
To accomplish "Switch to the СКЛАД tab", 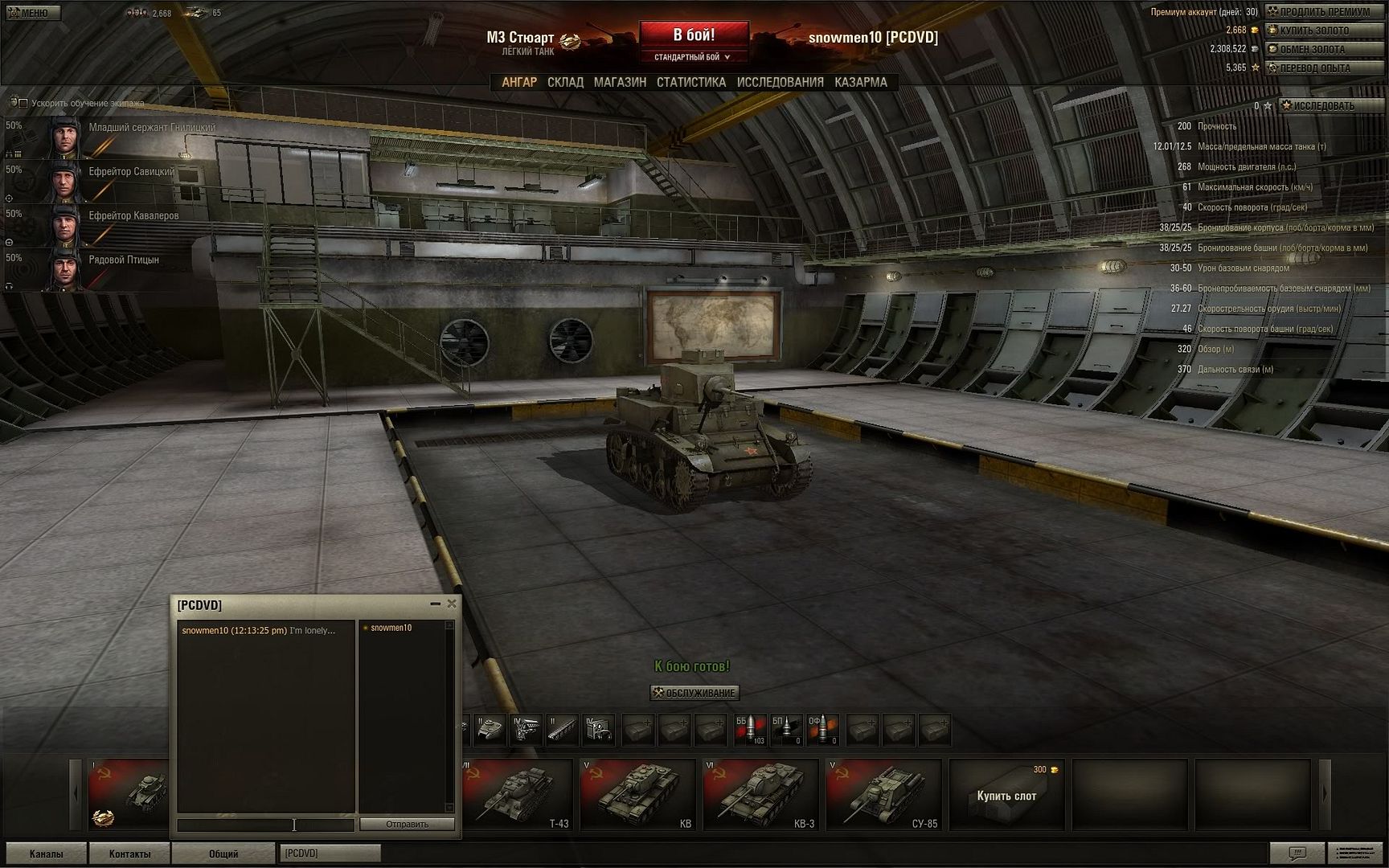I will click(565, 82).
